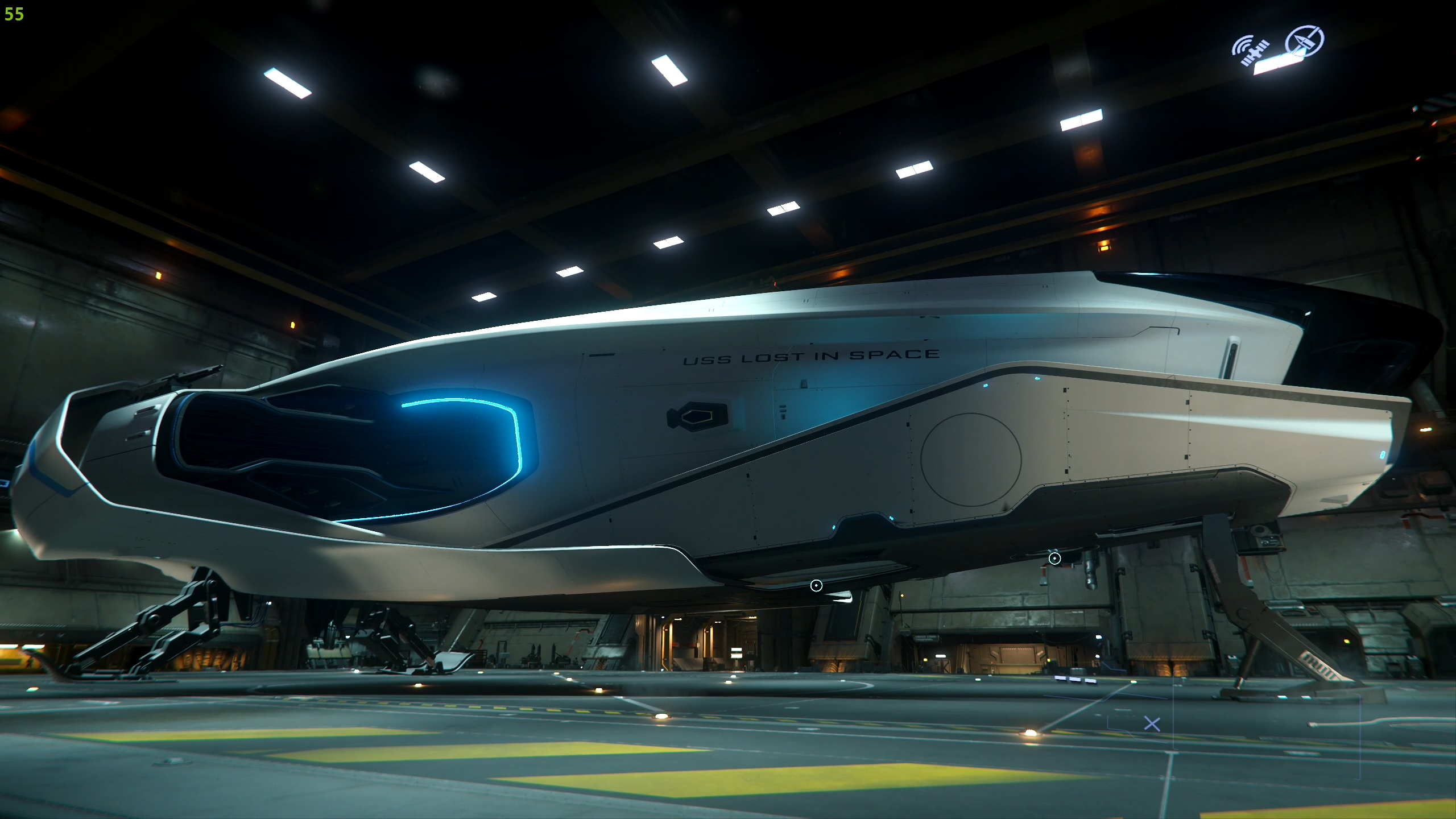Select the interaction marker under the ship's forward belly
This screenshot has height=819, width=1456.
pos(816,586)
